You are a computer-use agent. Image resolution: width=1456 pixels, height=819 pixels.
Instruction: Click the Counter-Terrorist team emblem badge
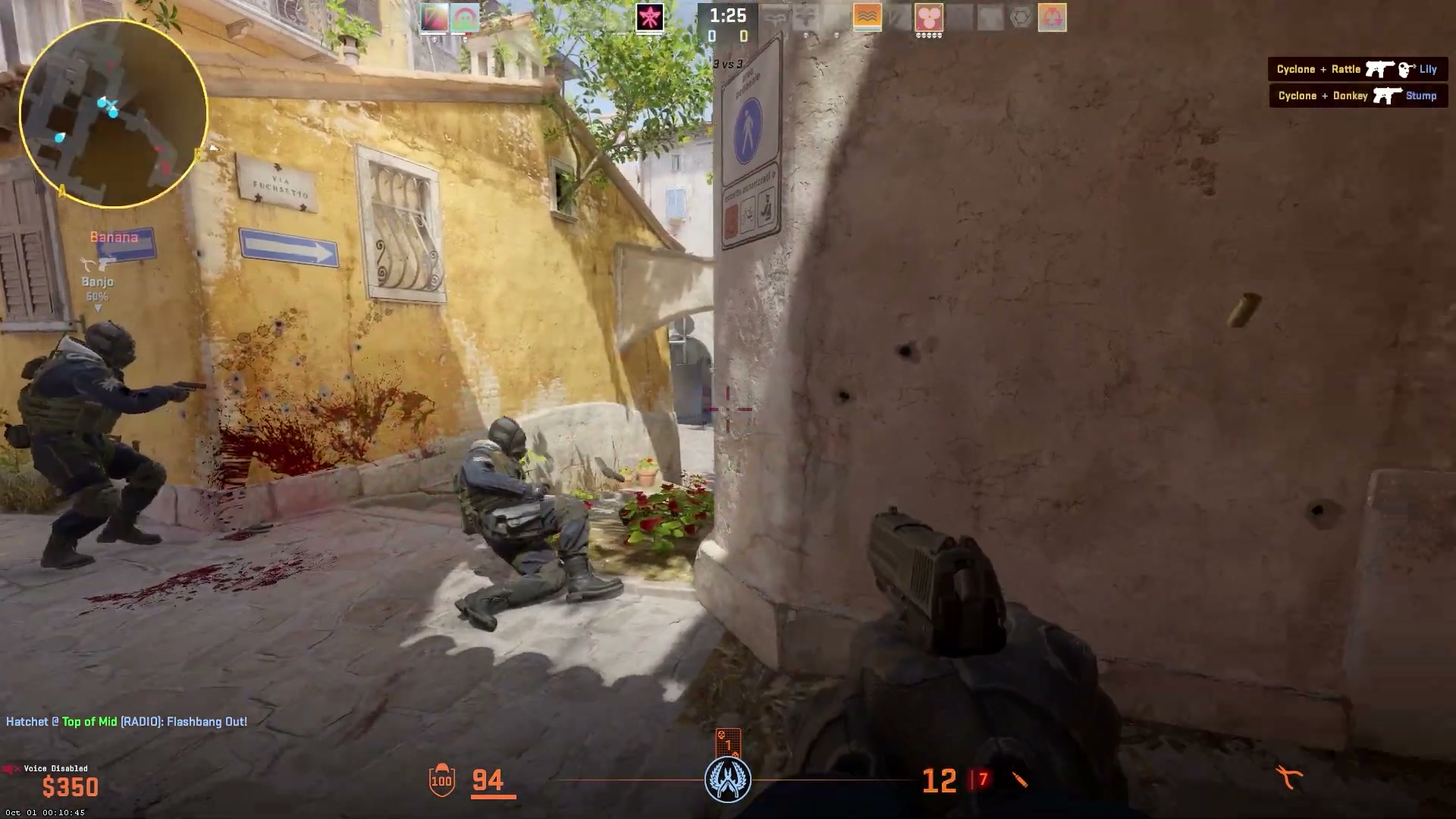click(728, 779)
